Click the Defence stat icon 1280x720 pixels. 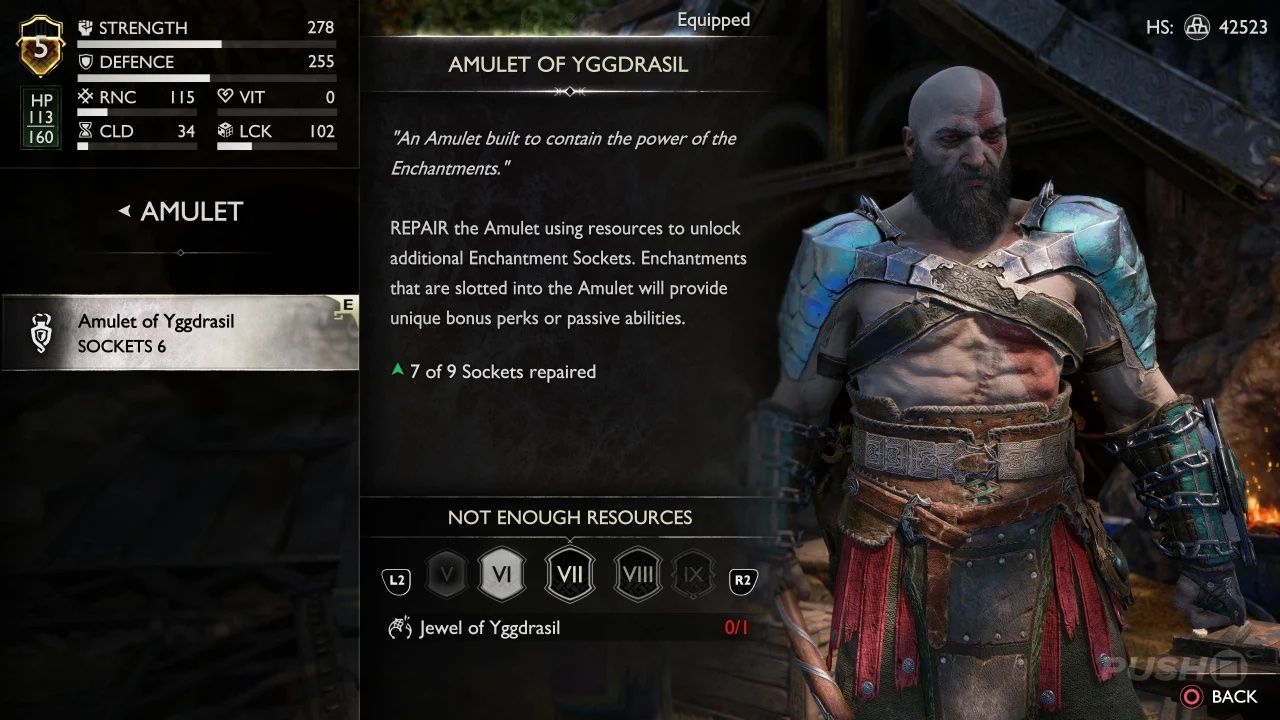click(85, 61)
